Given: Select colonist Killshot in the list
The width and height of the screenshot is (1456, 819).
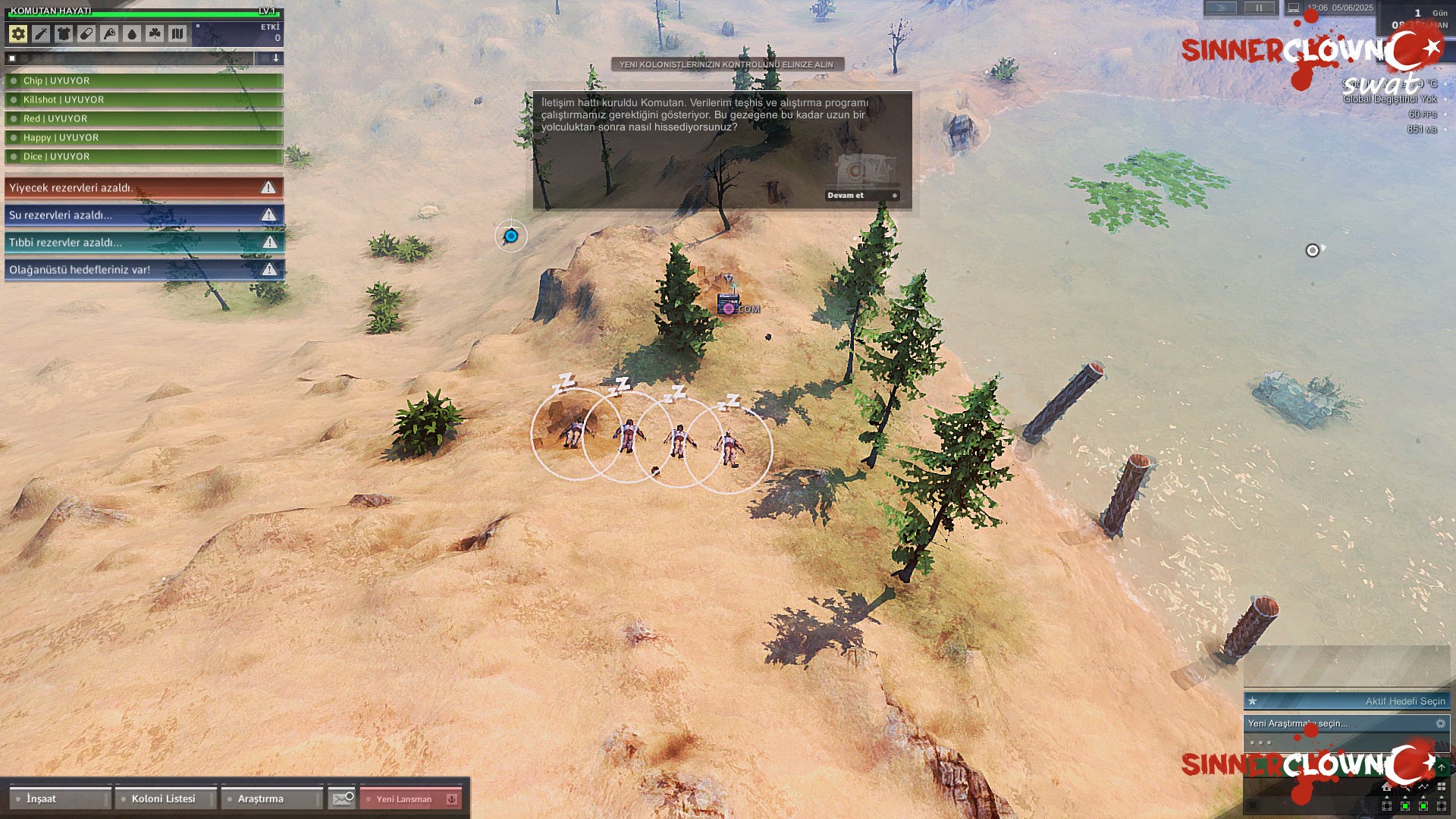Looking at the screenshot, I should pyautogui.click(x=144, y=100).
